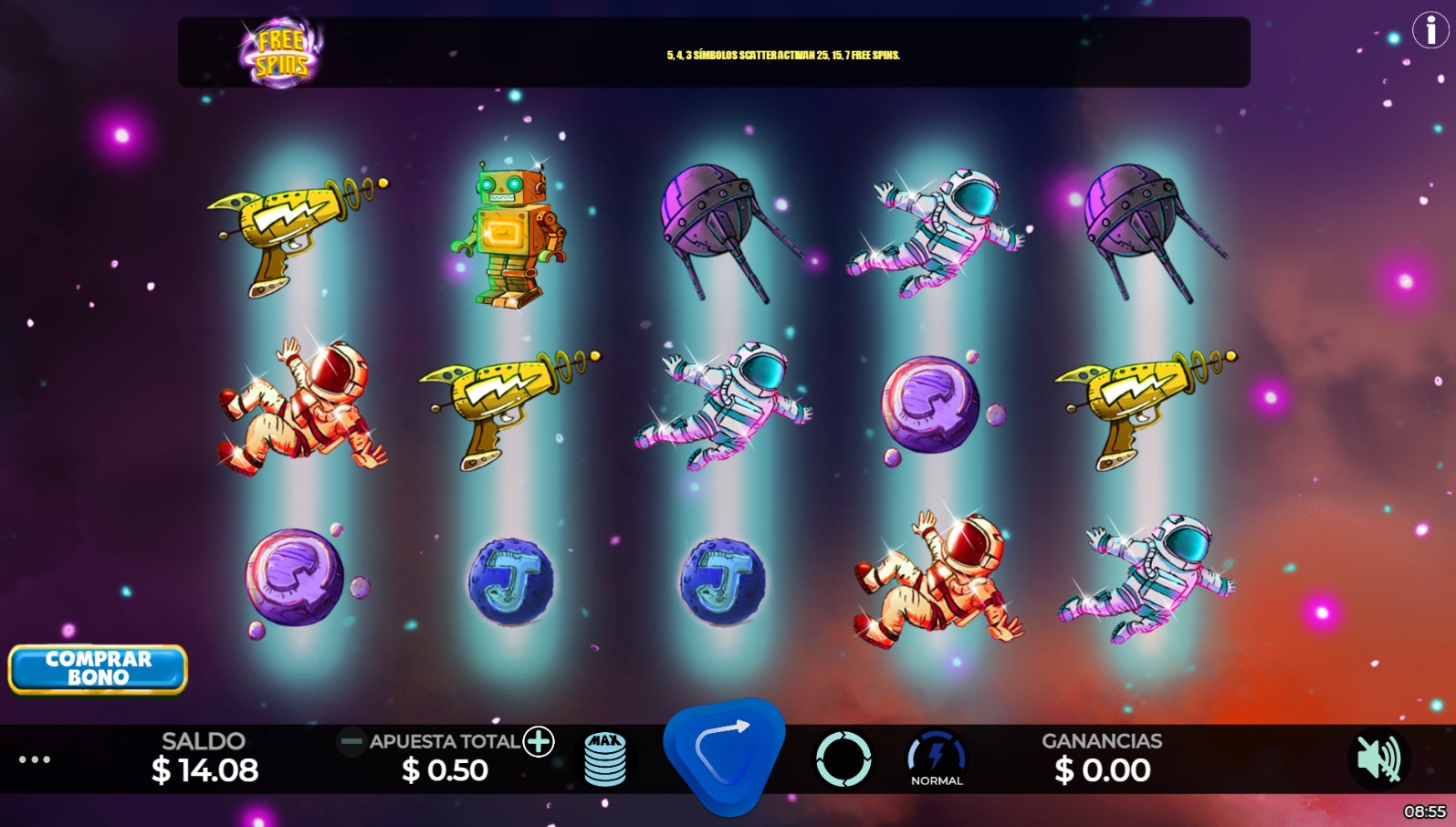
Task: Set the maximum bet with coin stack
Action: (604, 759)
